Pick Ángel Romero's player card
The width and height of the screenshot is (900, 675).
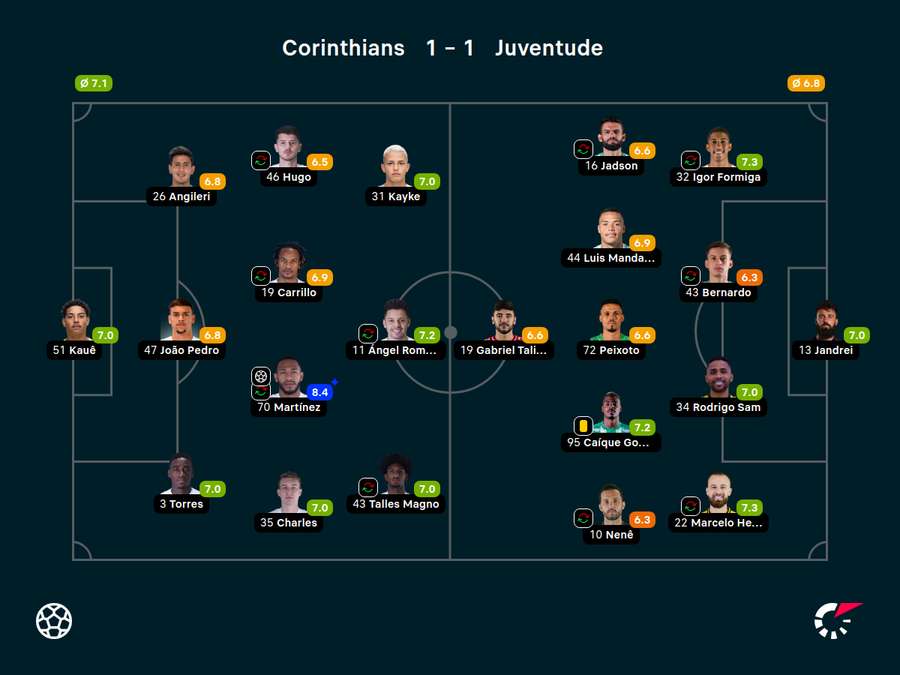tap(396, 322)
